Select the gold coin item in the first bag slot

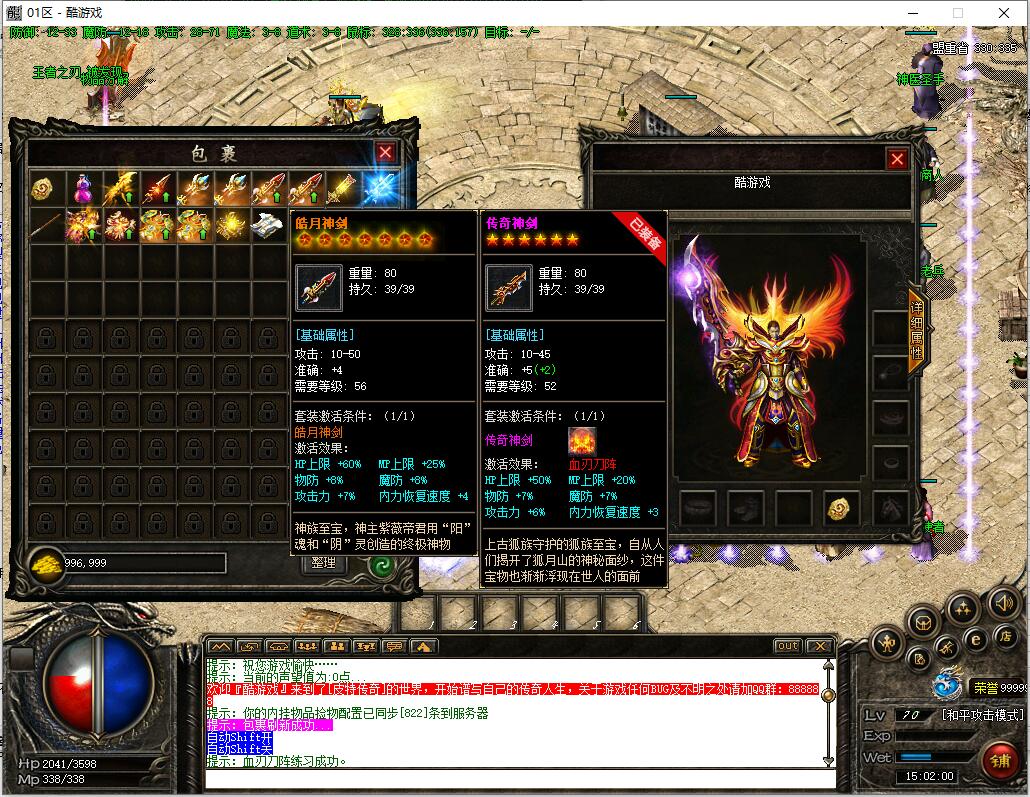point(44,187)
